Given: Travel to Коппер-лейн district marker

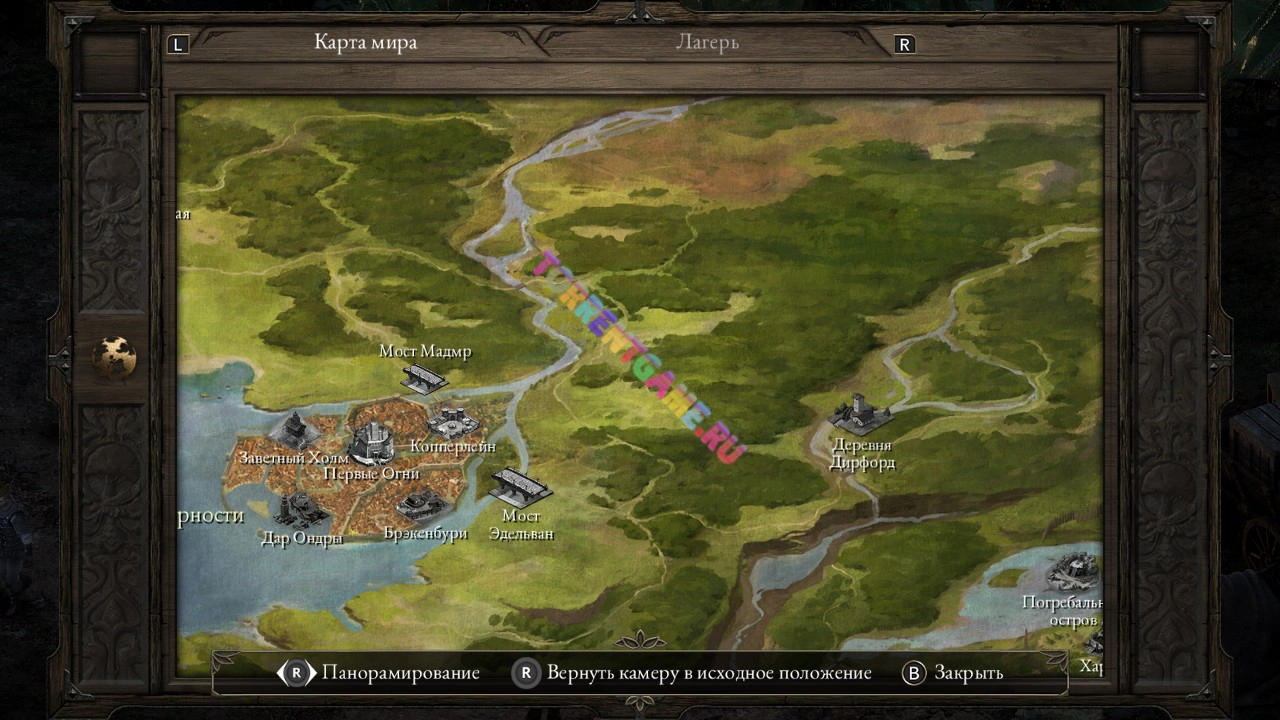Looking at the screenshot, I should 452,421.
